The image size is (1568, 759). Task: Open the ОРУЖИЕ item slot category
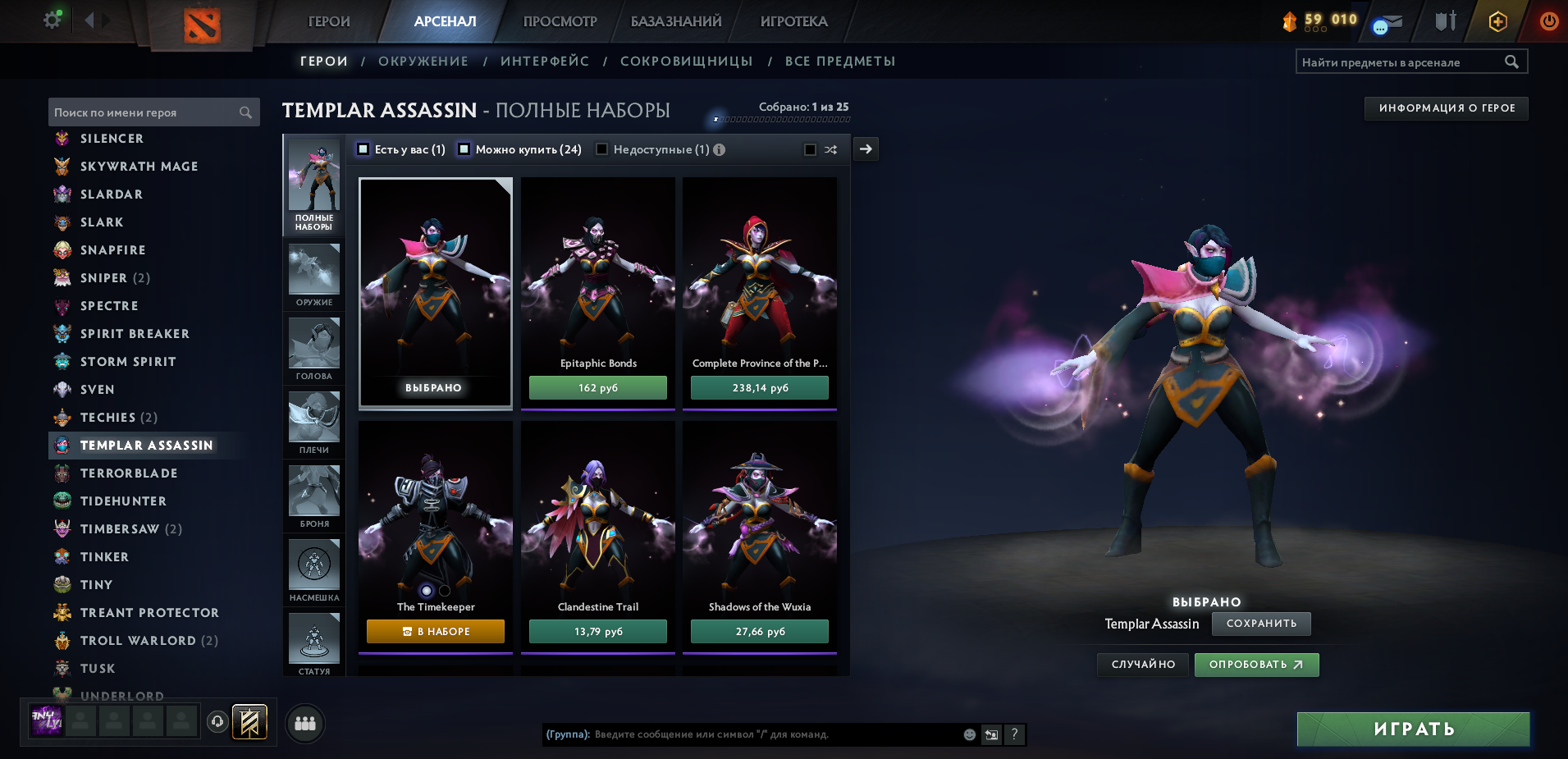(x=314, y=275)
